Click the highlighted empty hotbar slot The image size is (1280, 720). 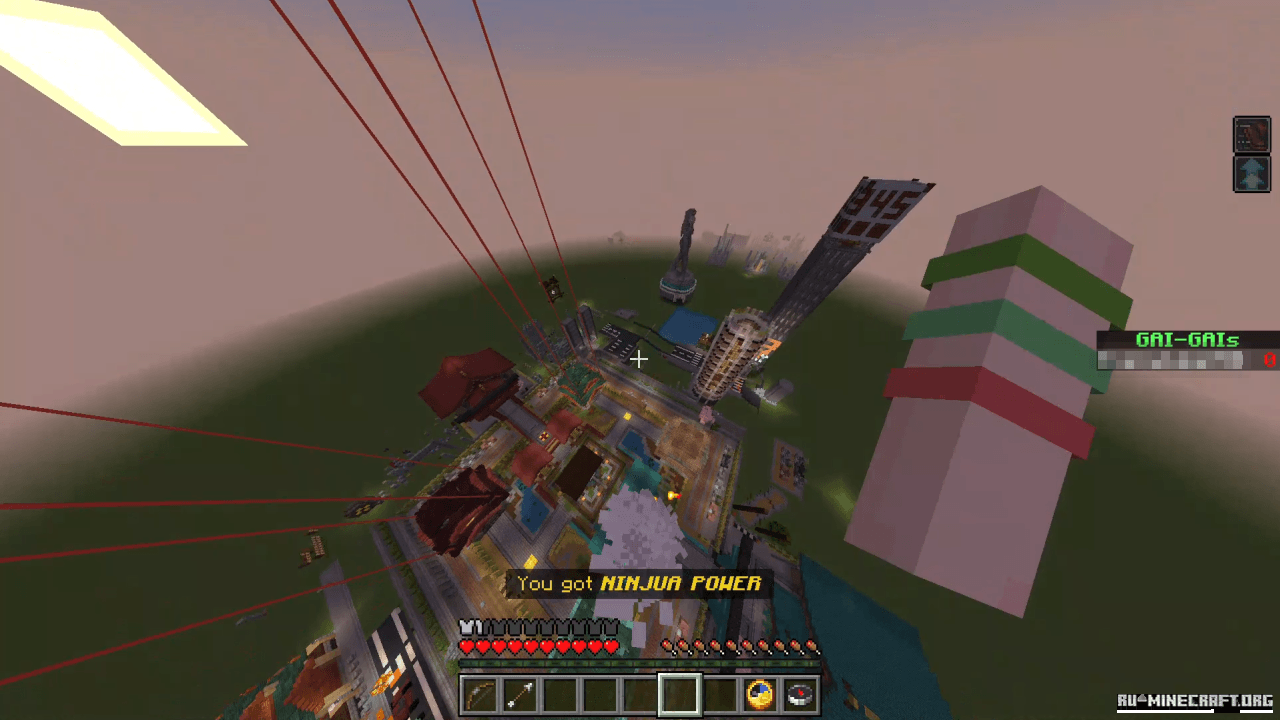coord(679,695)
